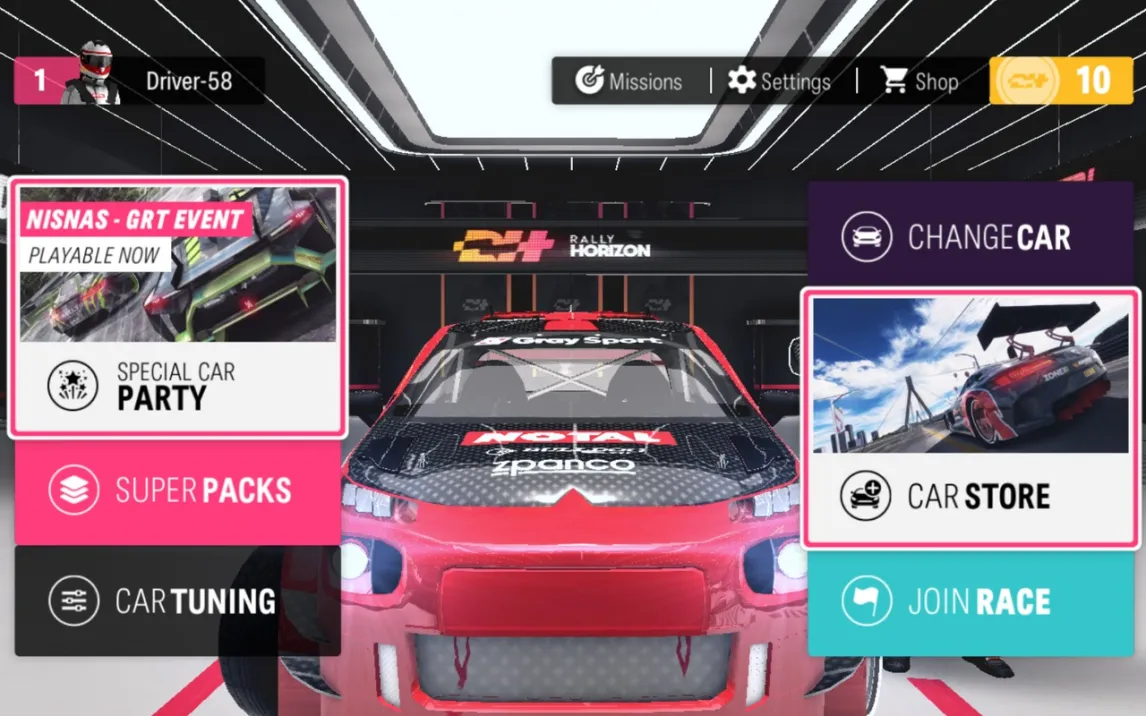Open the Special Car Party event
Viewport: 1146px width, 716px height.
(x=178, y=308)
